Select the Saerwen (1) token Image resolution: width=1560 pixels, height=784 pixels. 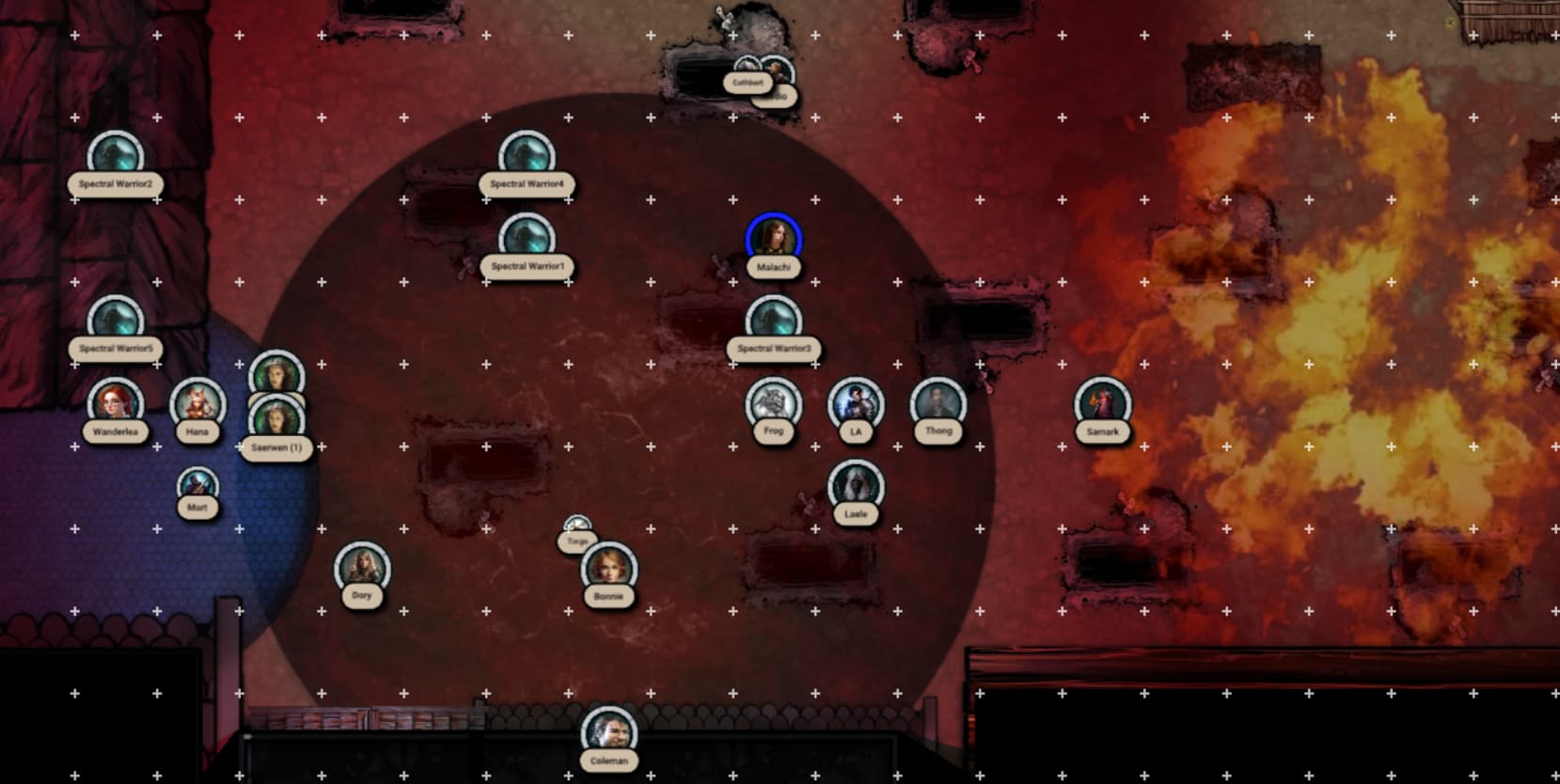(x=276, y=422)
